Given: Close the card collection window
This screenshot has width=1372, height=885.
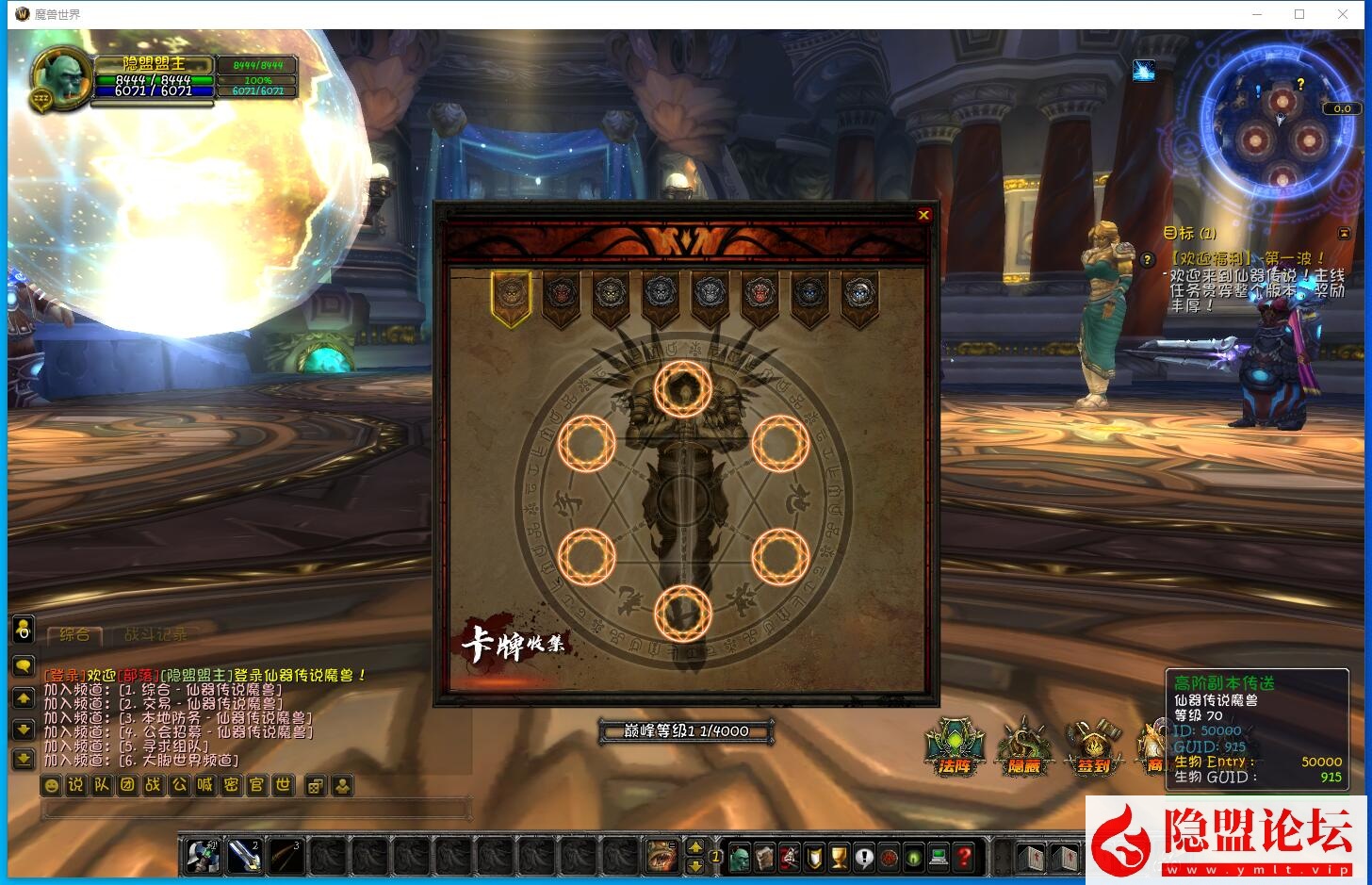Looking at the screenshot, I should coord(923,215).
